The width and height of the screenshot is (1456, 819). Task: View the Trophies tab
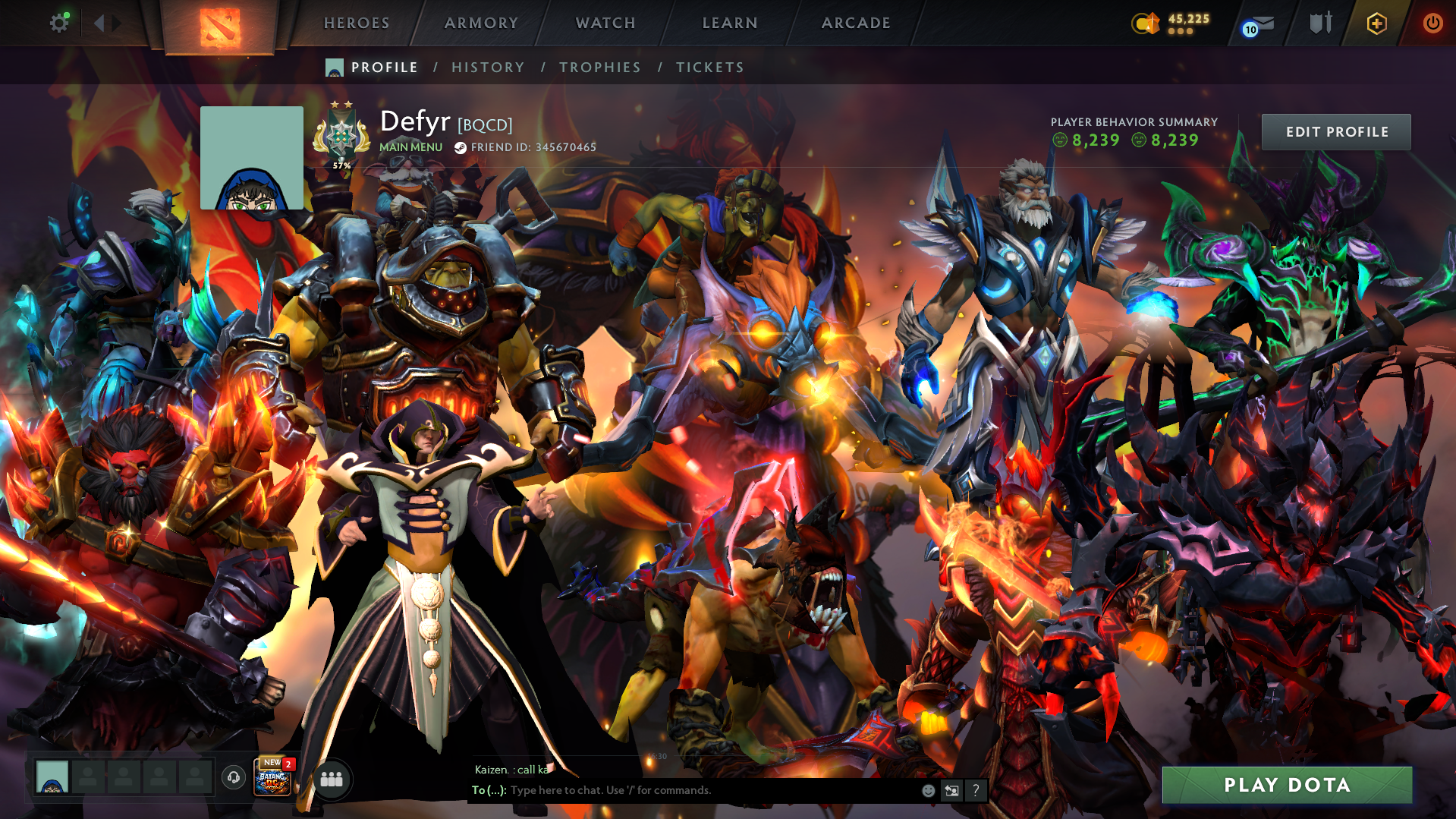[x=599, y=68]
